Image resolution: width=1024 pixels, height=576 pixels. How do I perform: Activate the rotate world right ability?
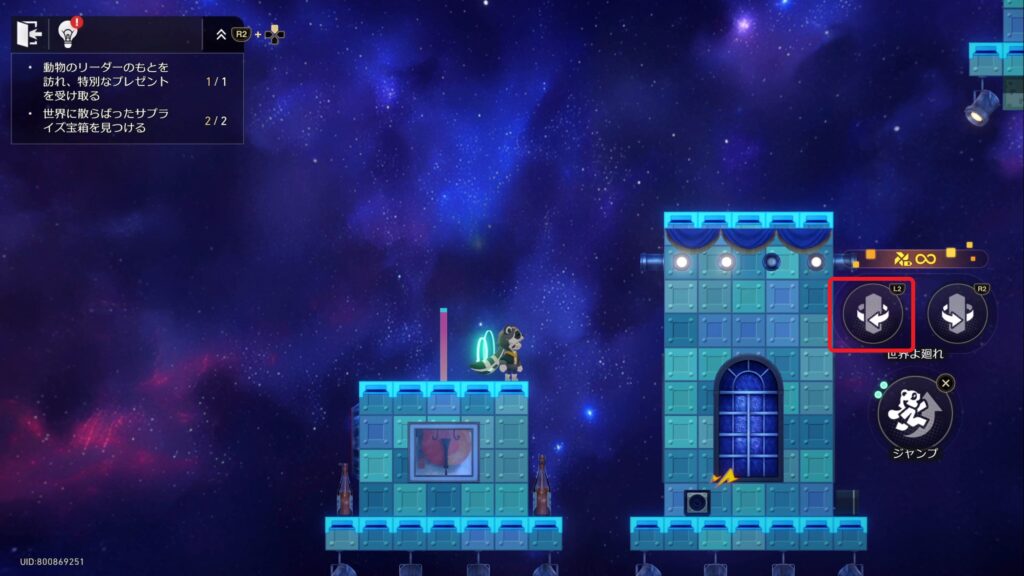[x=957, y=315]
